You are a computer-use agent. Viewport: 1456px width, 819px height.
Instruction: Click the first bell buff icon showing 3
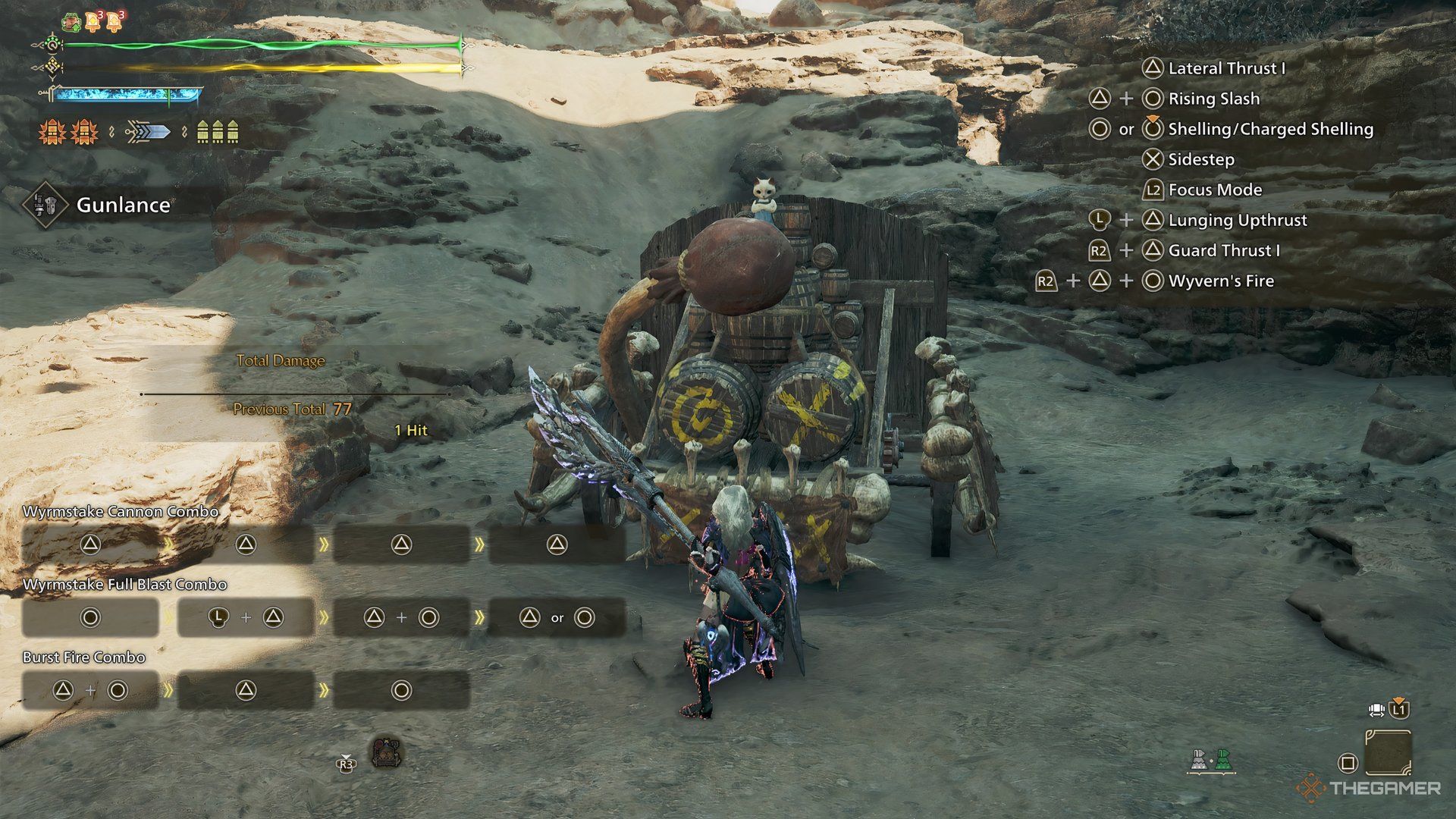[x=92, y=21]
